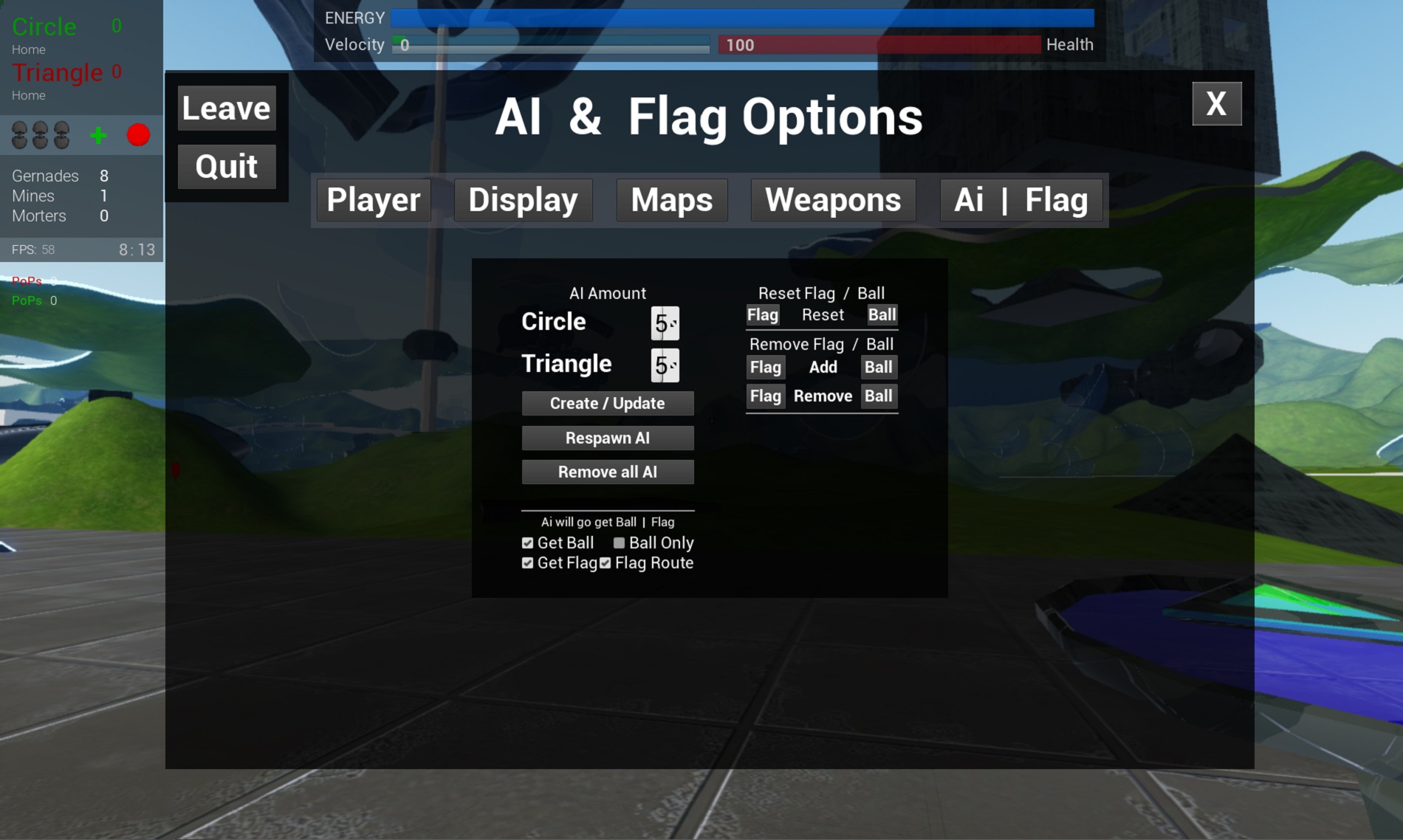Open the Display tab

[x=523, y=200]
